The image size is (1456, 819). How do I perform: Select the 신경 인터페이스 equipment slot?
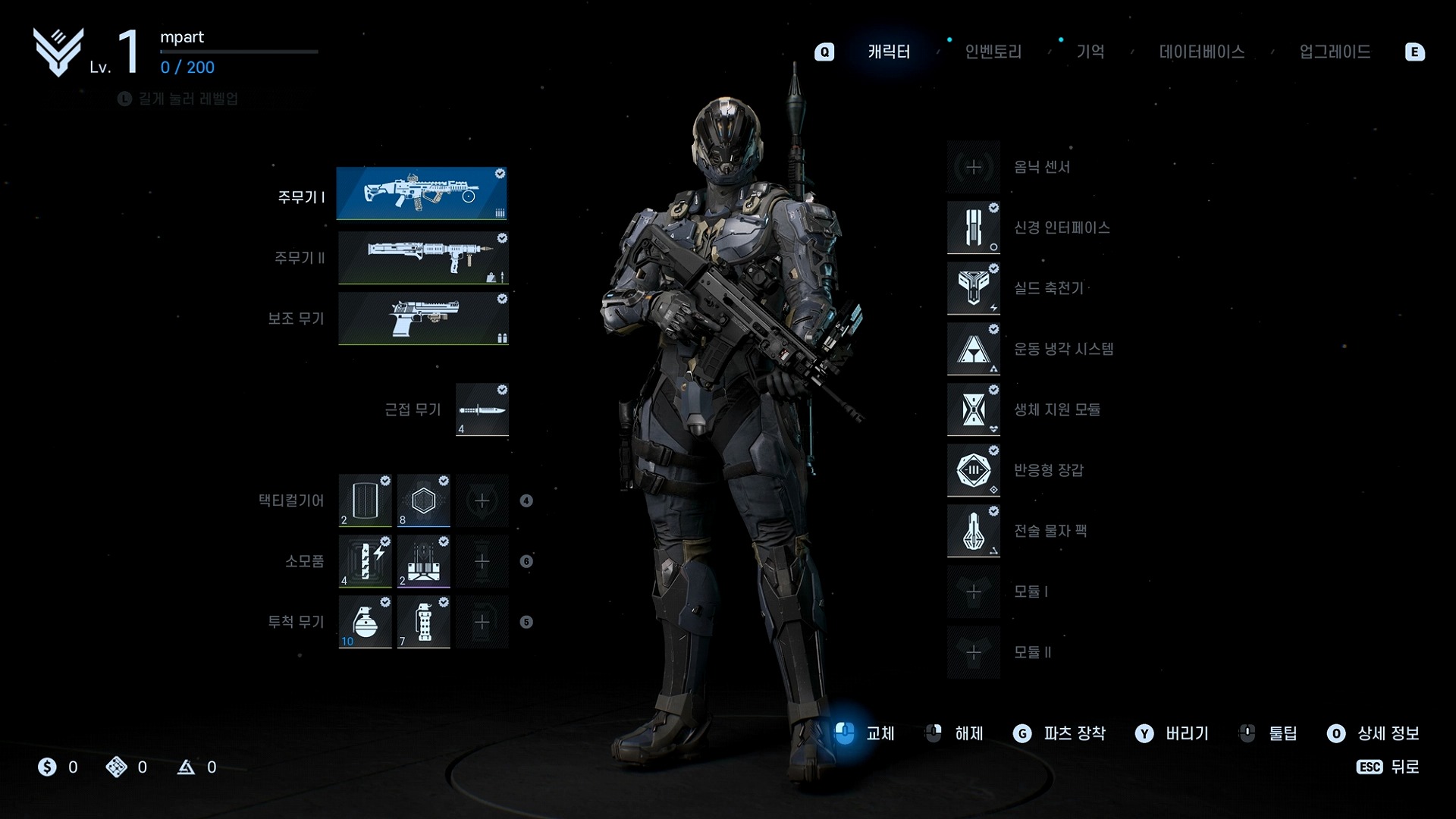974,227
